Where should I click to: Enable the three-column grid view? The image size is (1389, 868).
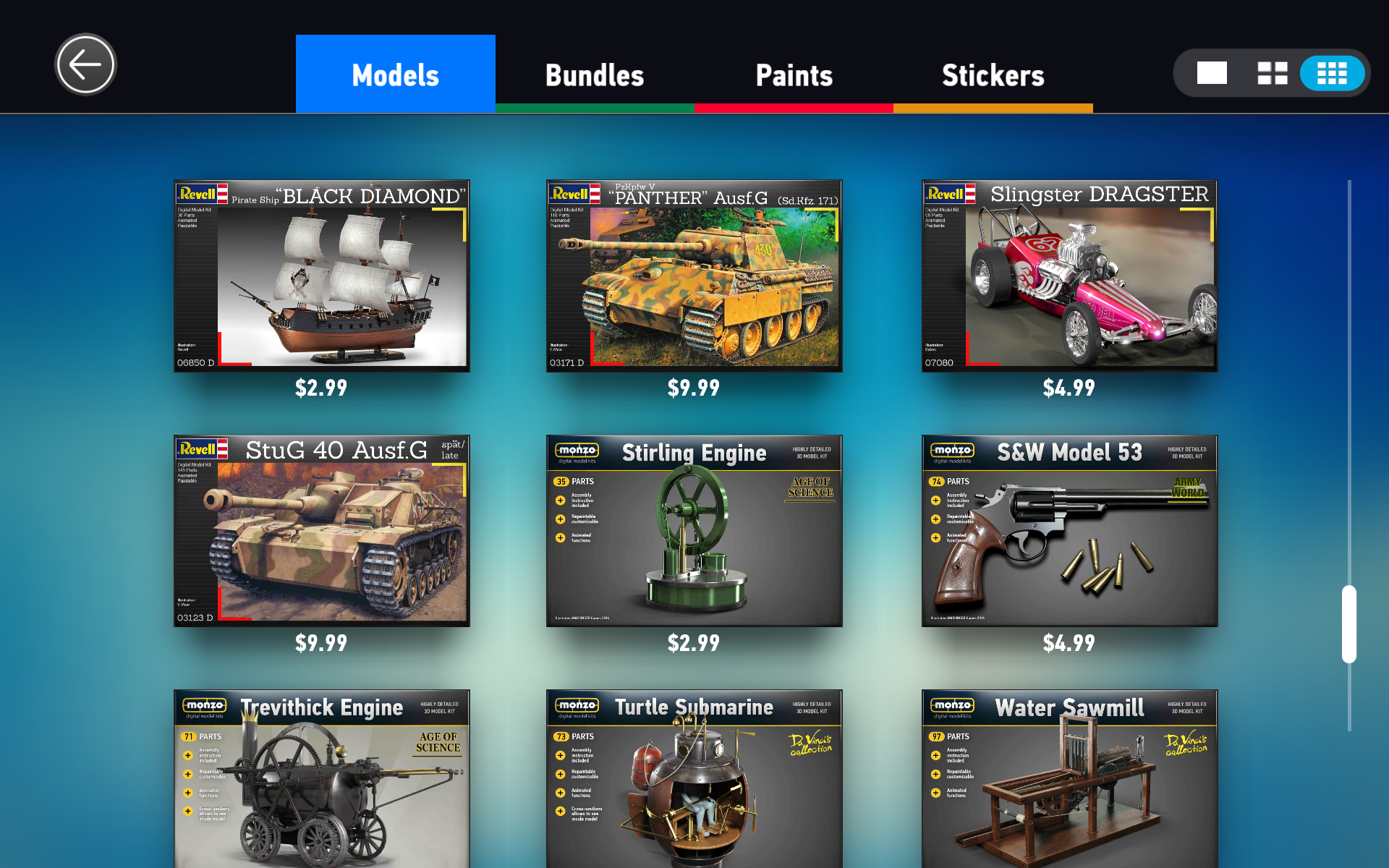(1332, 72)
